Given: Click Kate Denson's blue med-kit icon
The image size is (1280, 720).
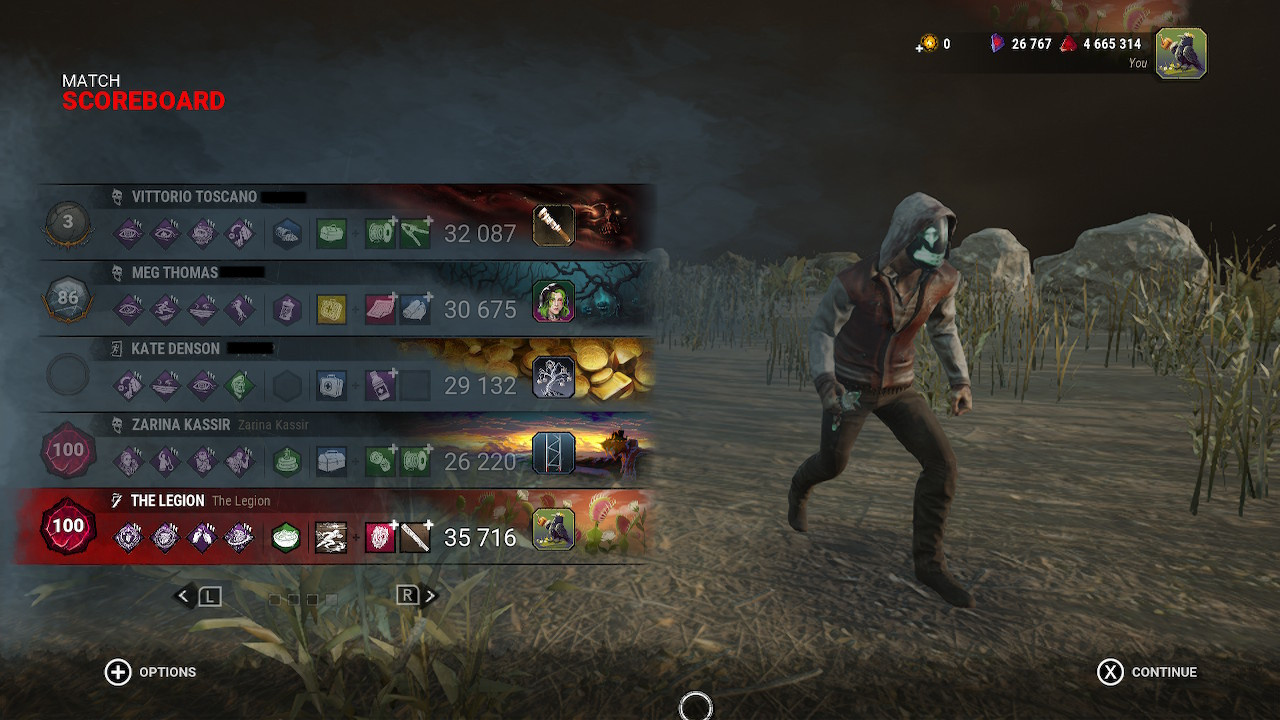Looking at the screenshot, I should 331,385.
